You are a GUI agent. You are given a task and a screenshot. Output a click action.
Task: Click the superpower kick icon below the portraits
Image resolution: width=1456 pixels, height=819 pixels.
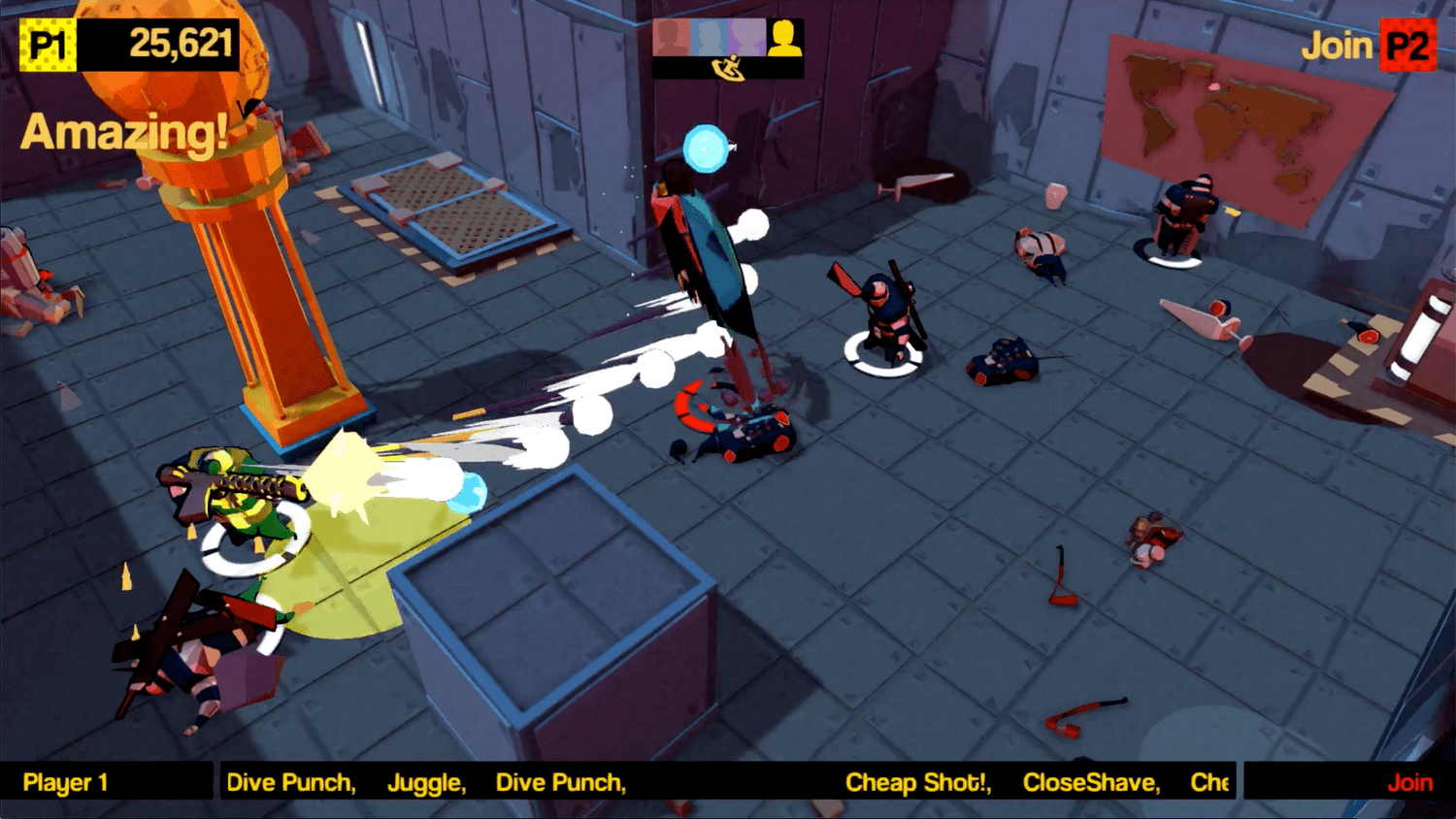[730, 69]
